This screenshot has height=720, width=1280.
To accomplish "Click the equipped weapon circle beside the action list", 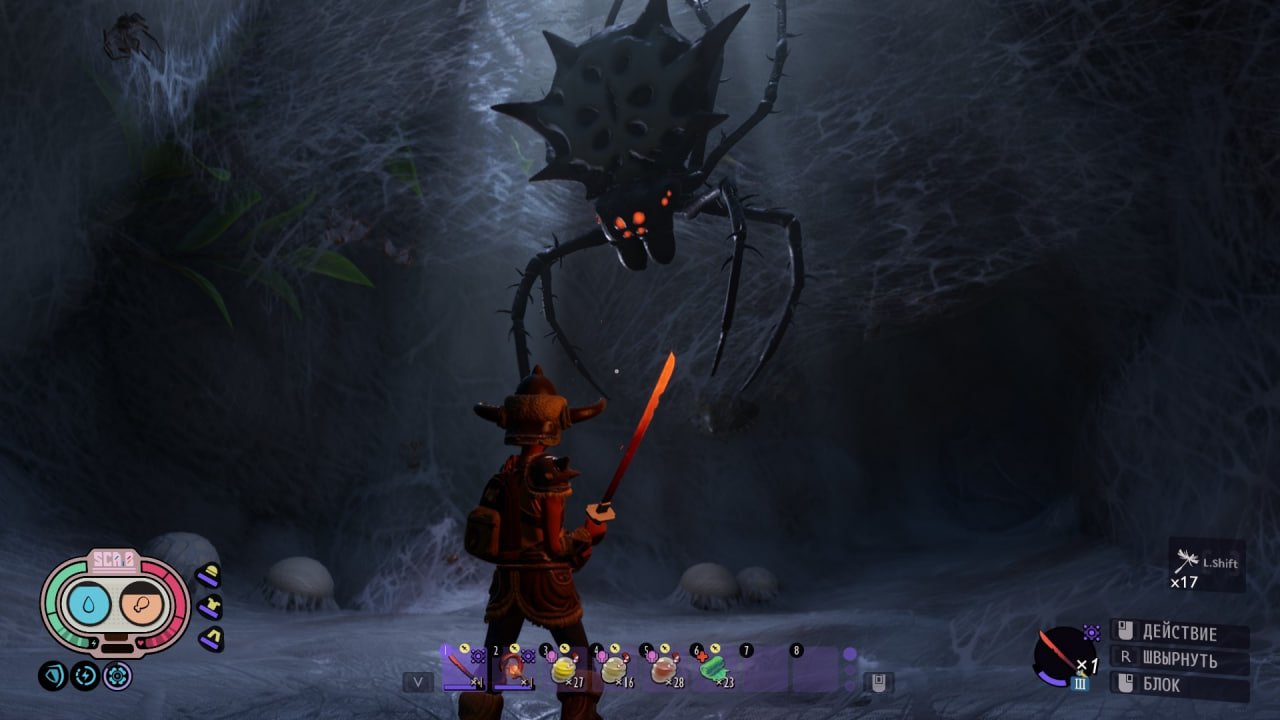I will [x=1063, y=656].
